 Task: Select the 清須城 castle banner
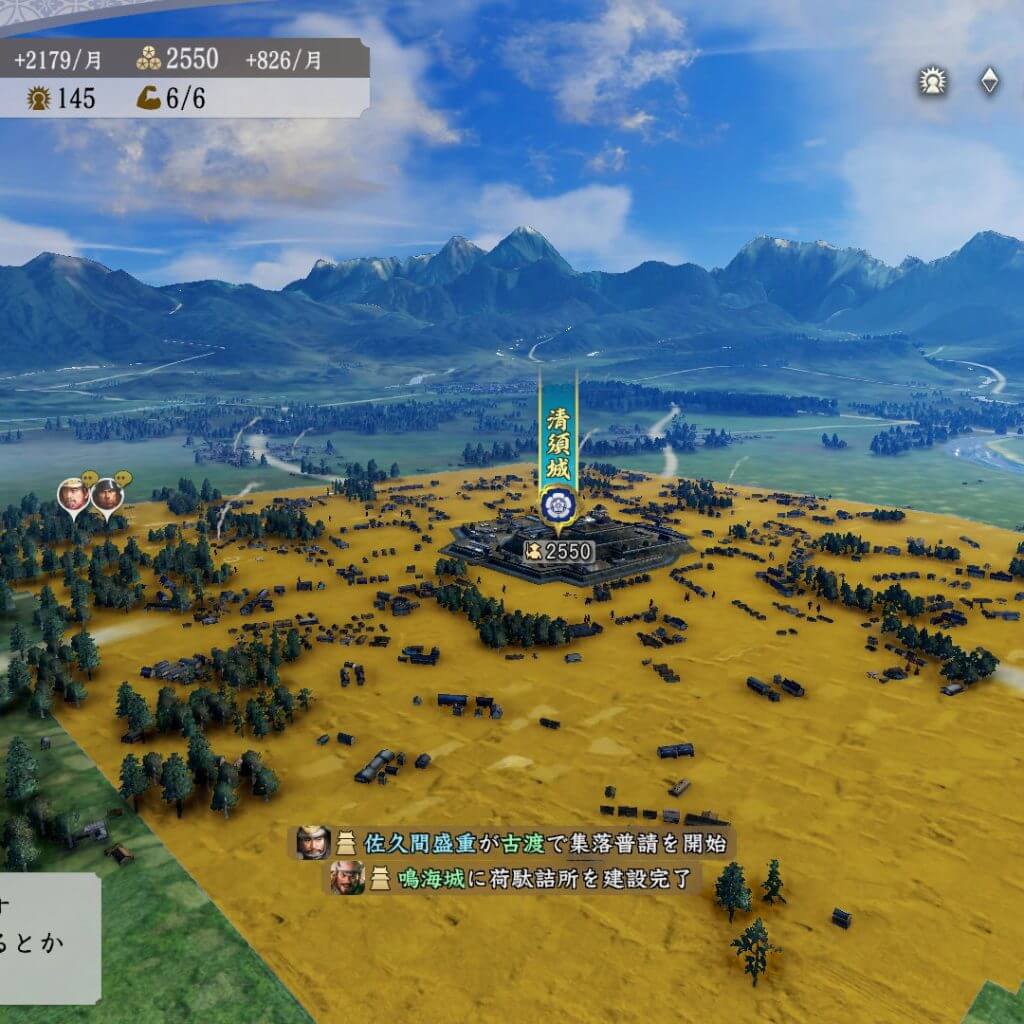tap(555, 450)
